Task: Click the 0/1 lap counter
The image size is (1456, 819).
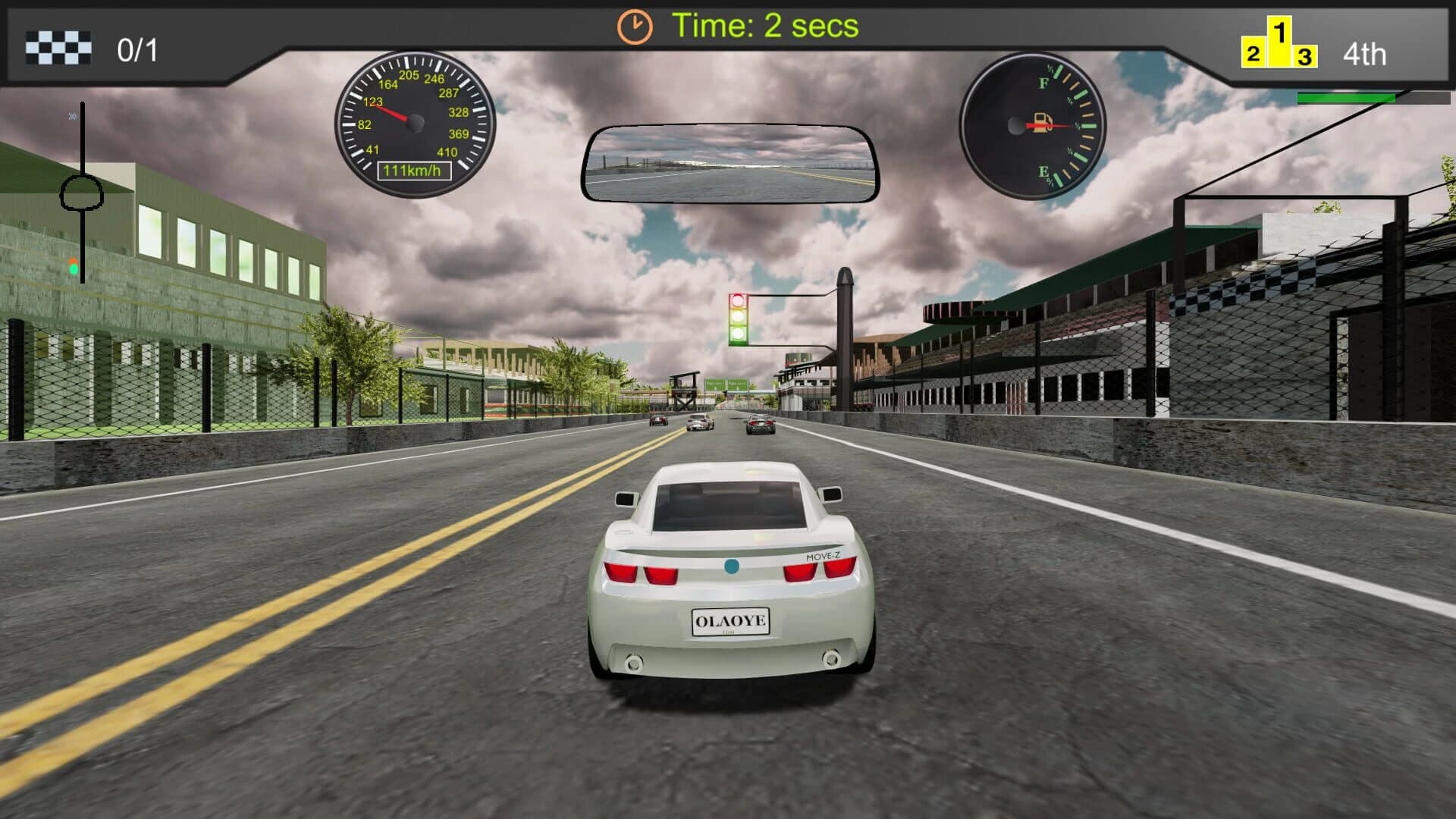Action: (x=135, y=50)
